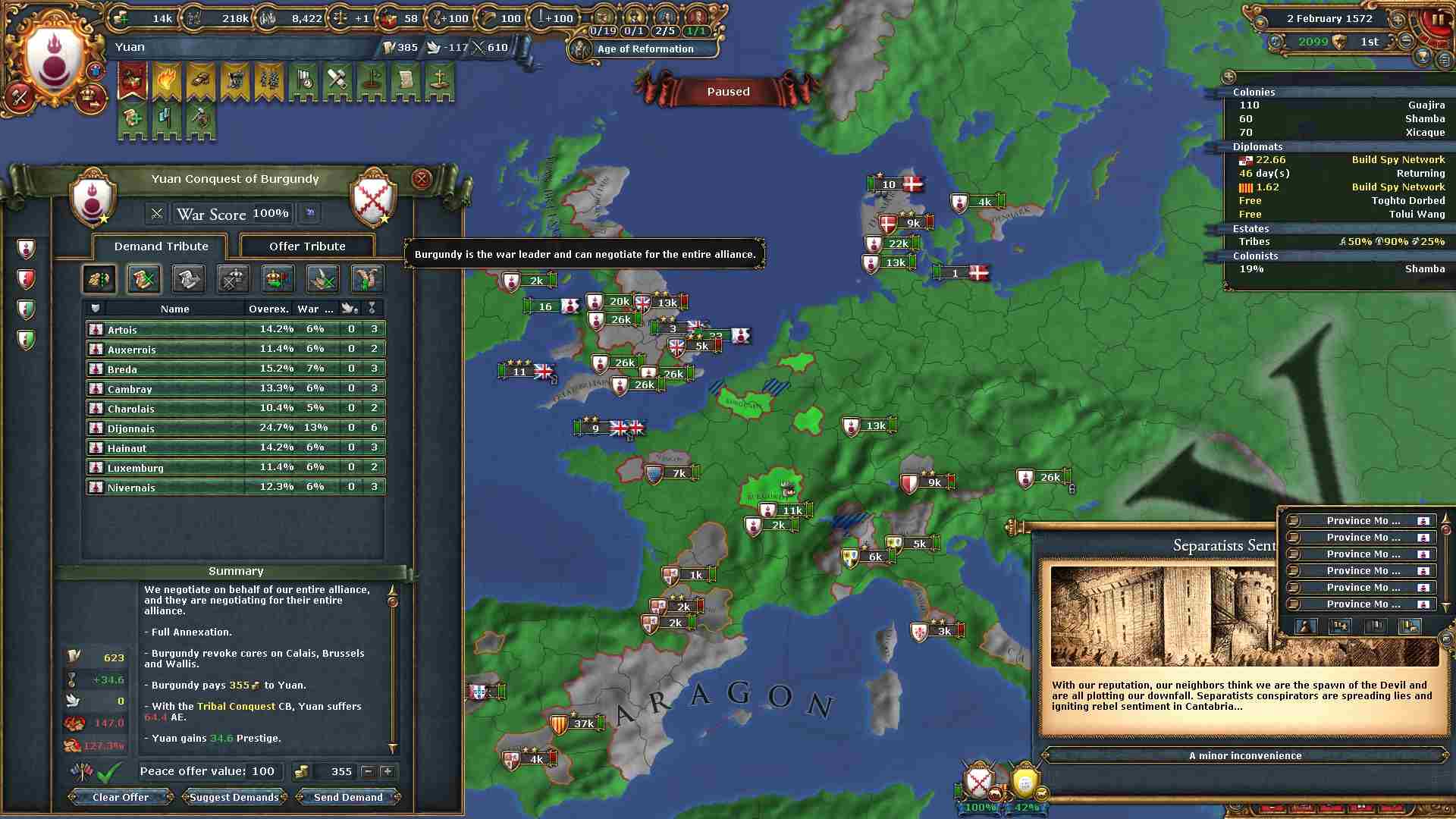Open the Demand Tribute tab

[x=161, y=246]
